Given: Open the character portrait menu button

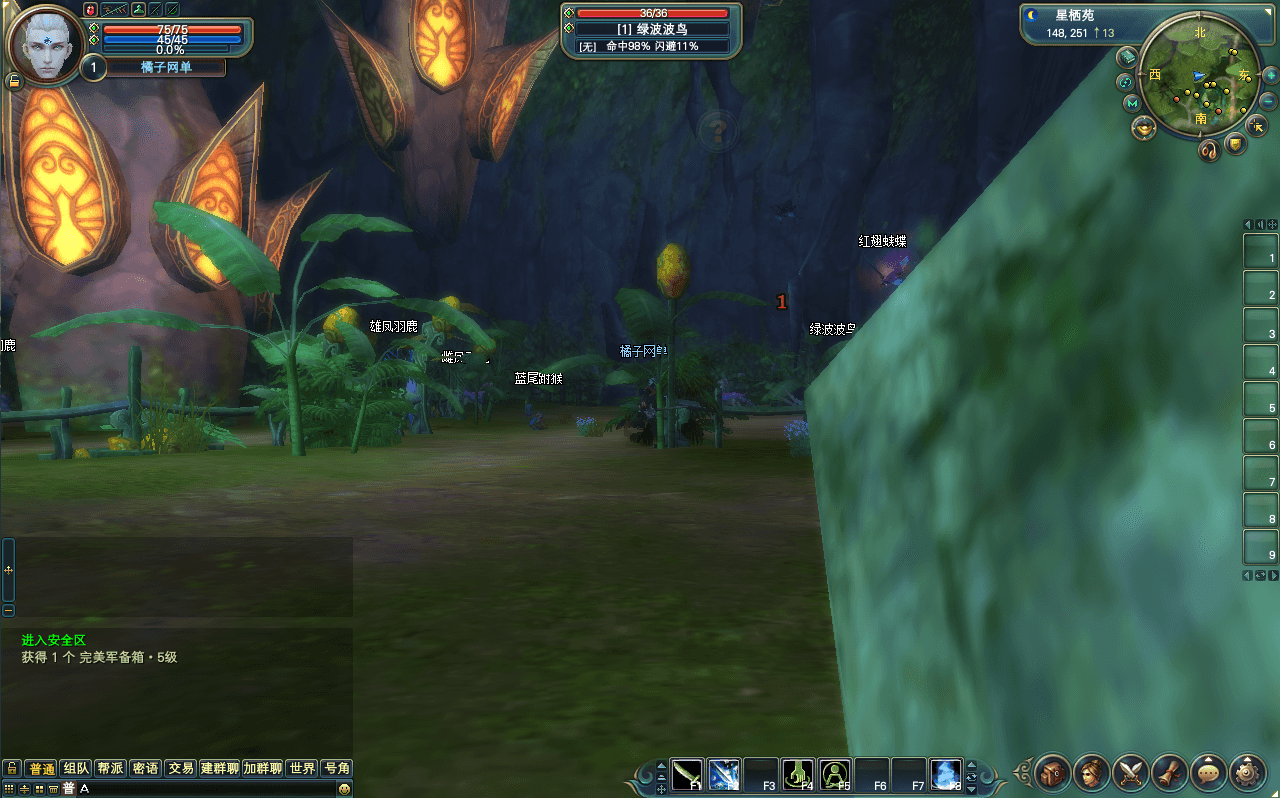Looking at the screenshot, I should click(x=1092, y=773).
